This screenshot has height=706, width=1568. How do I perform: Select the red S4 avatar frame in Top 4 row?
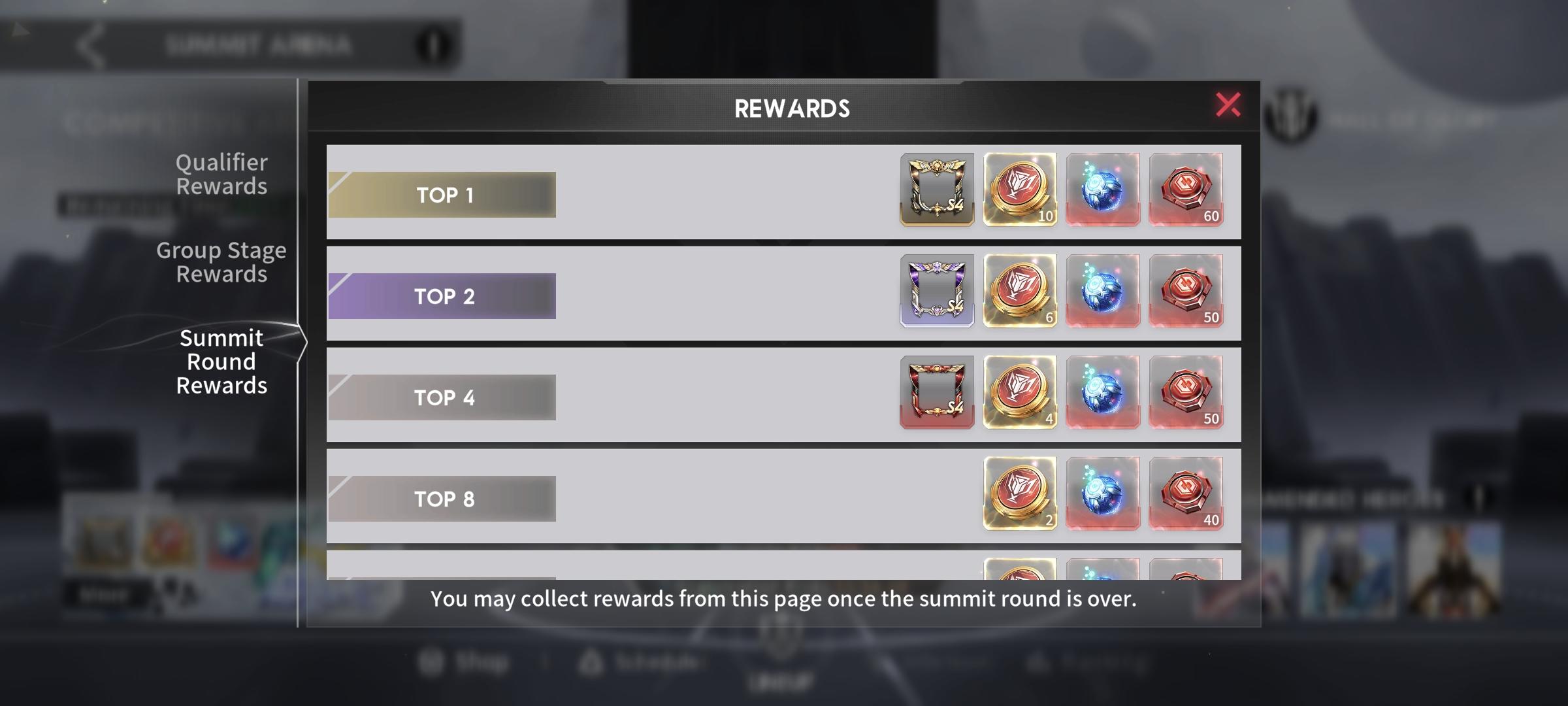coord(937,393)
